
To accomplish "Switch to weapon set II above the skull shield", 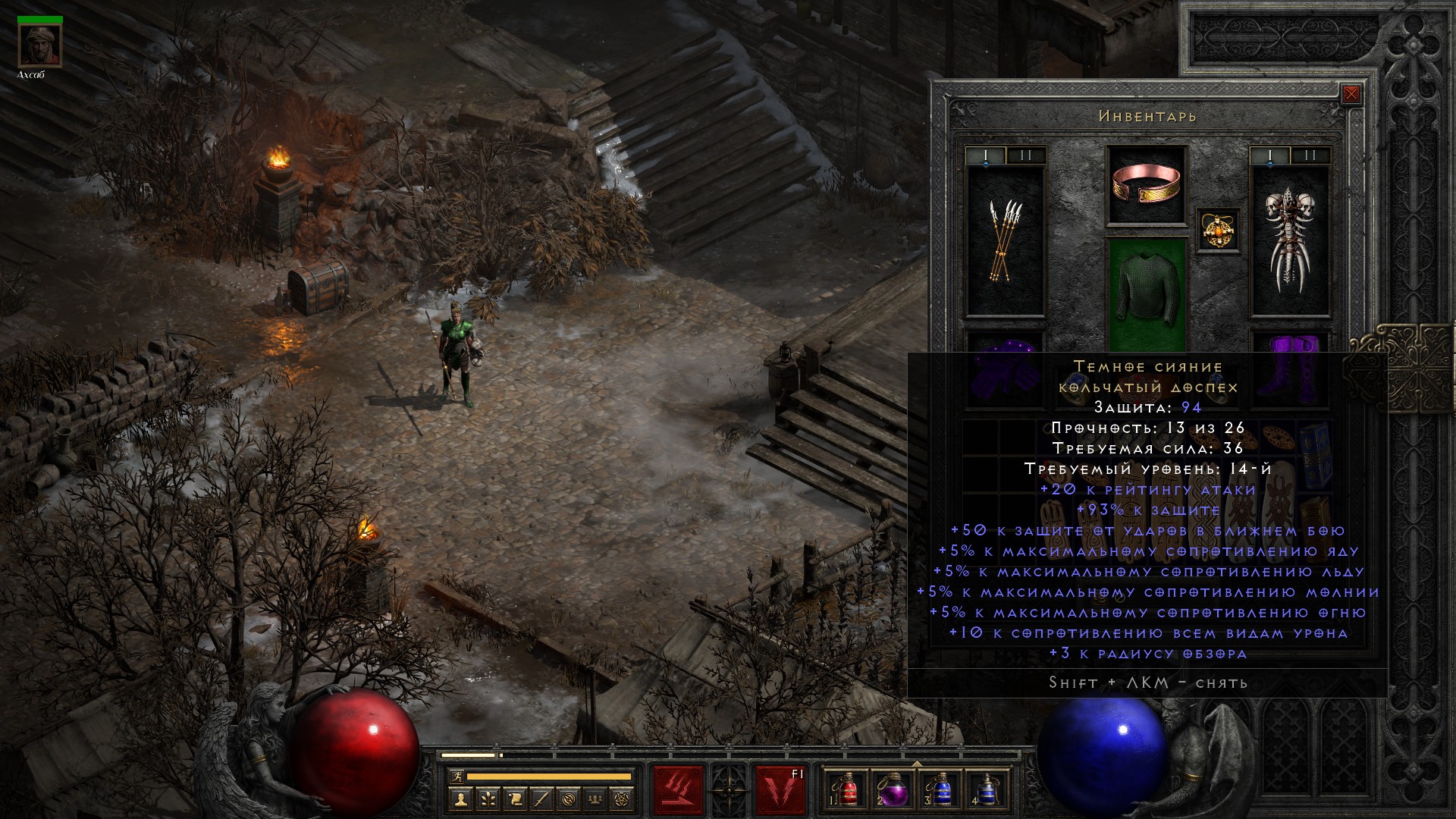I will (x=1310, y=156).
